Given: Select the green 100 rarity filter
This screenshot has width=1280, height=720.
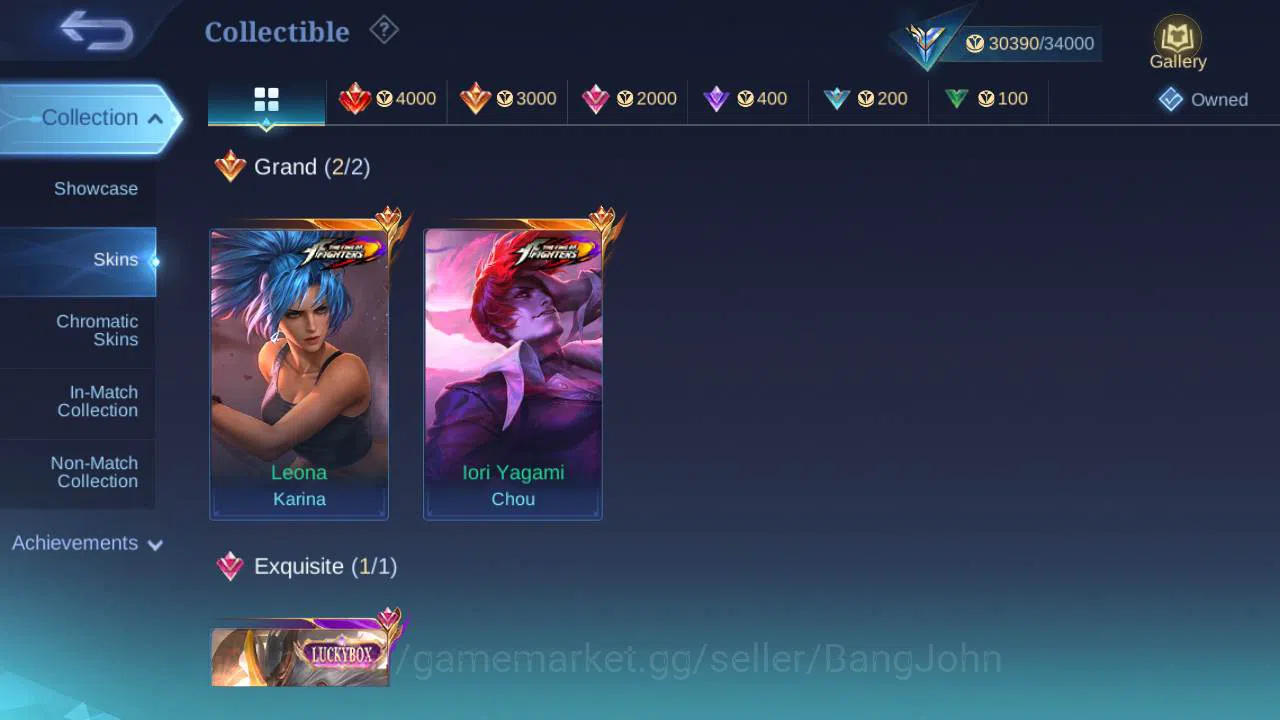Looking at the screenshot, I should point(986,99).
